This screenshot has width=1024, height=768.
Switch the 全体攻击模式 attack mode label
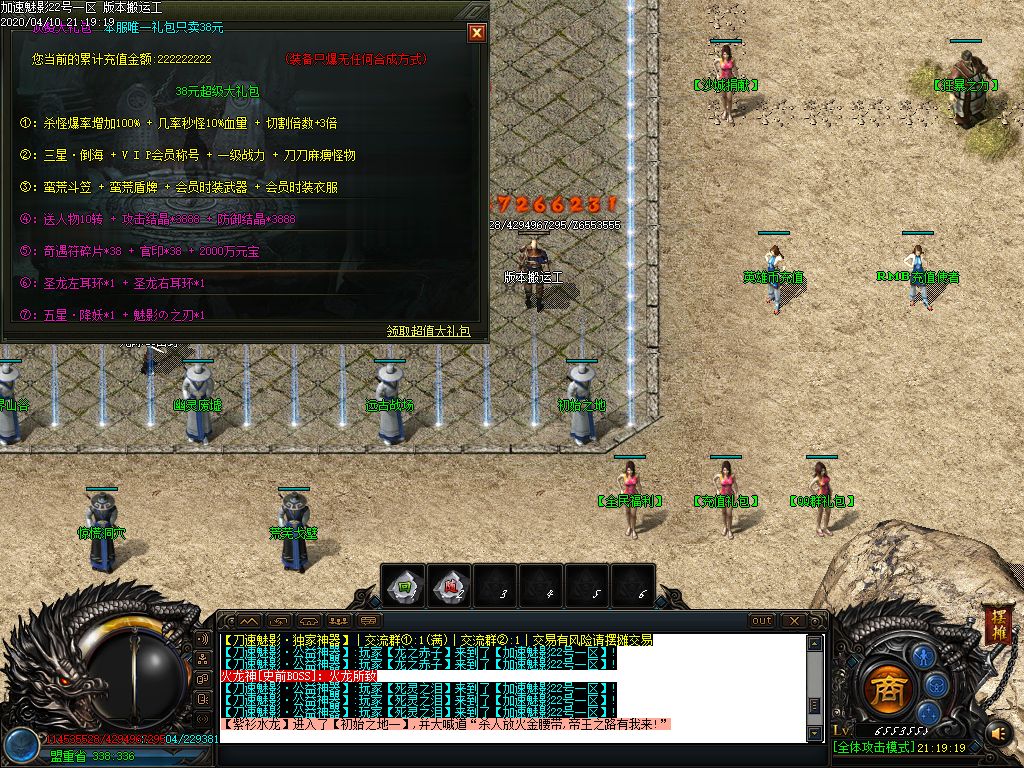click(x=873, y=747)
